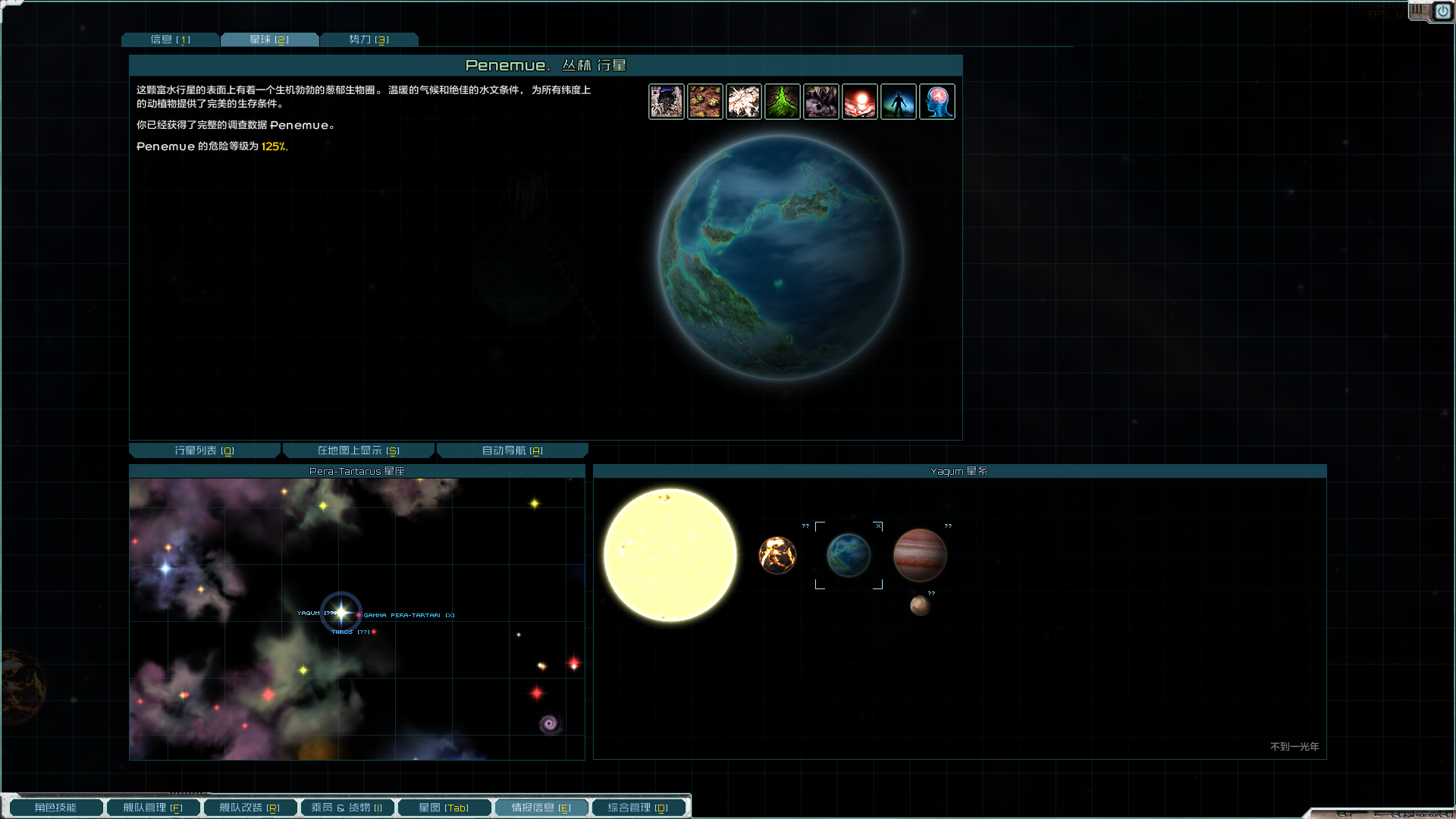Click the Yaqum star on constellation map
This screenshot has height=819, width=1456.
341,612
